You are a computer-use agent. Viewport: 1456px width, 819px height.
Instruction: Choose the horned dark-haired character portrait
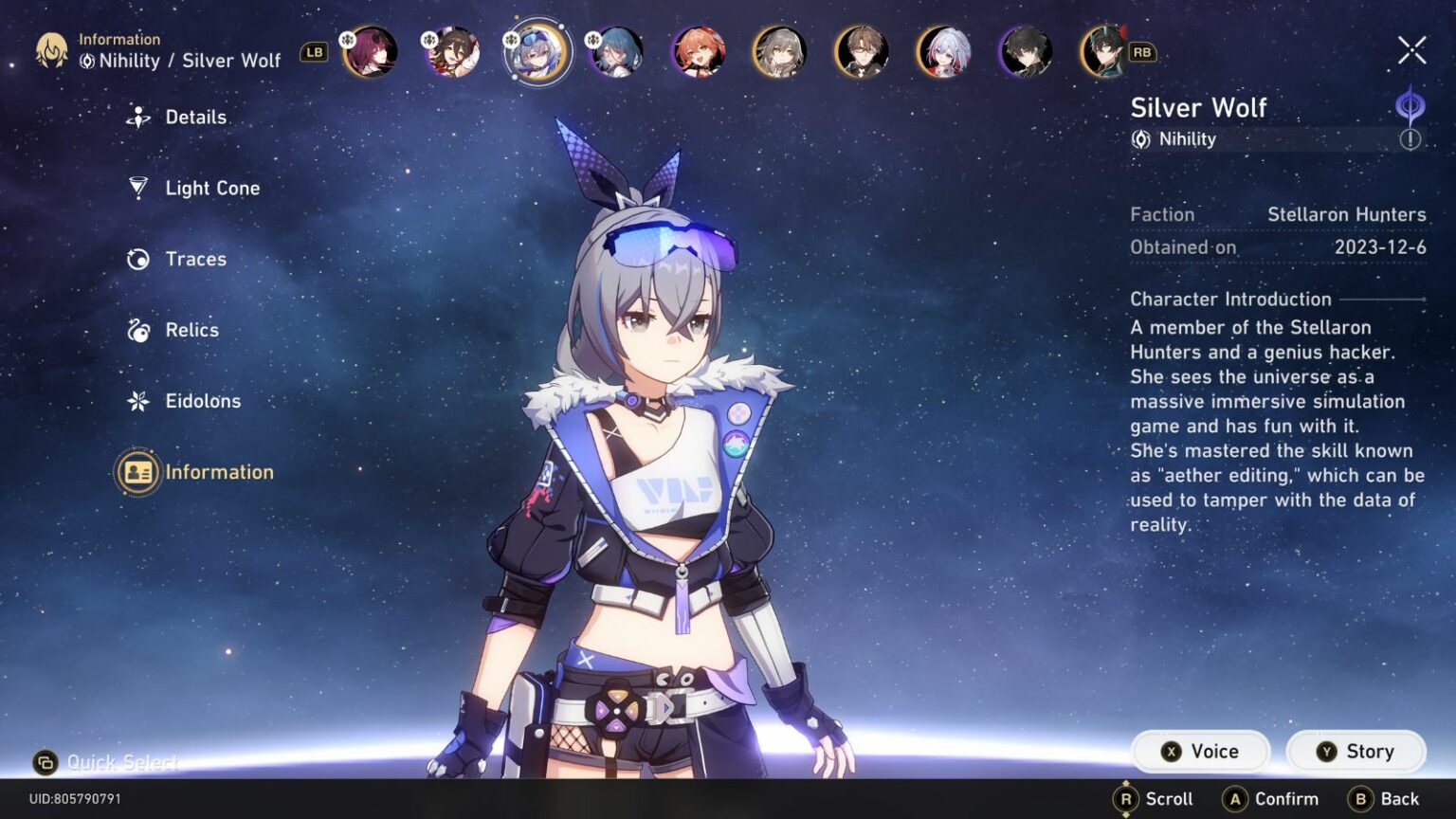pyautogui.click(x=1105, y=51)
